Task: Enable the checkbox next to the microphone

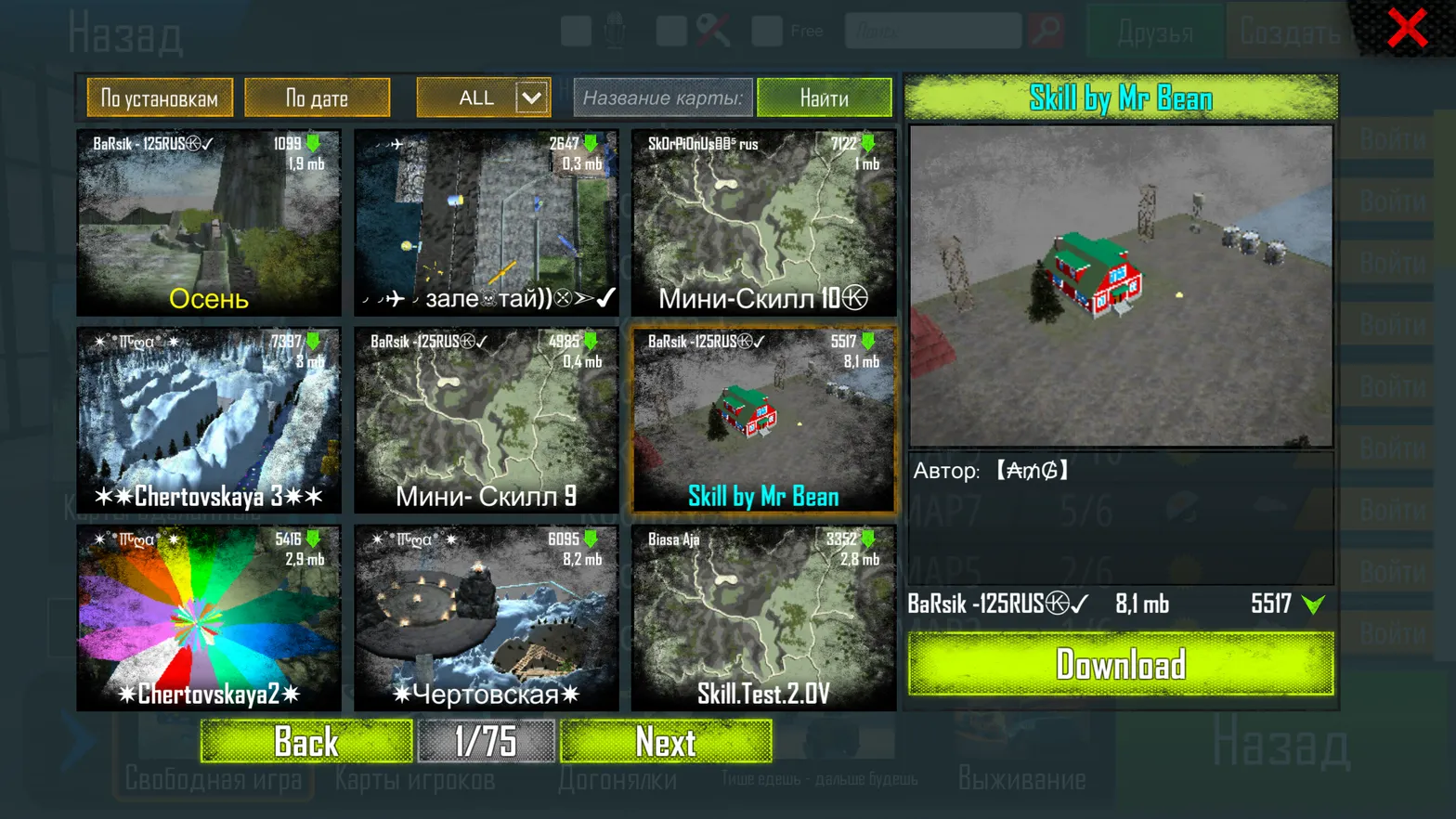Action: tap(576, 29)
